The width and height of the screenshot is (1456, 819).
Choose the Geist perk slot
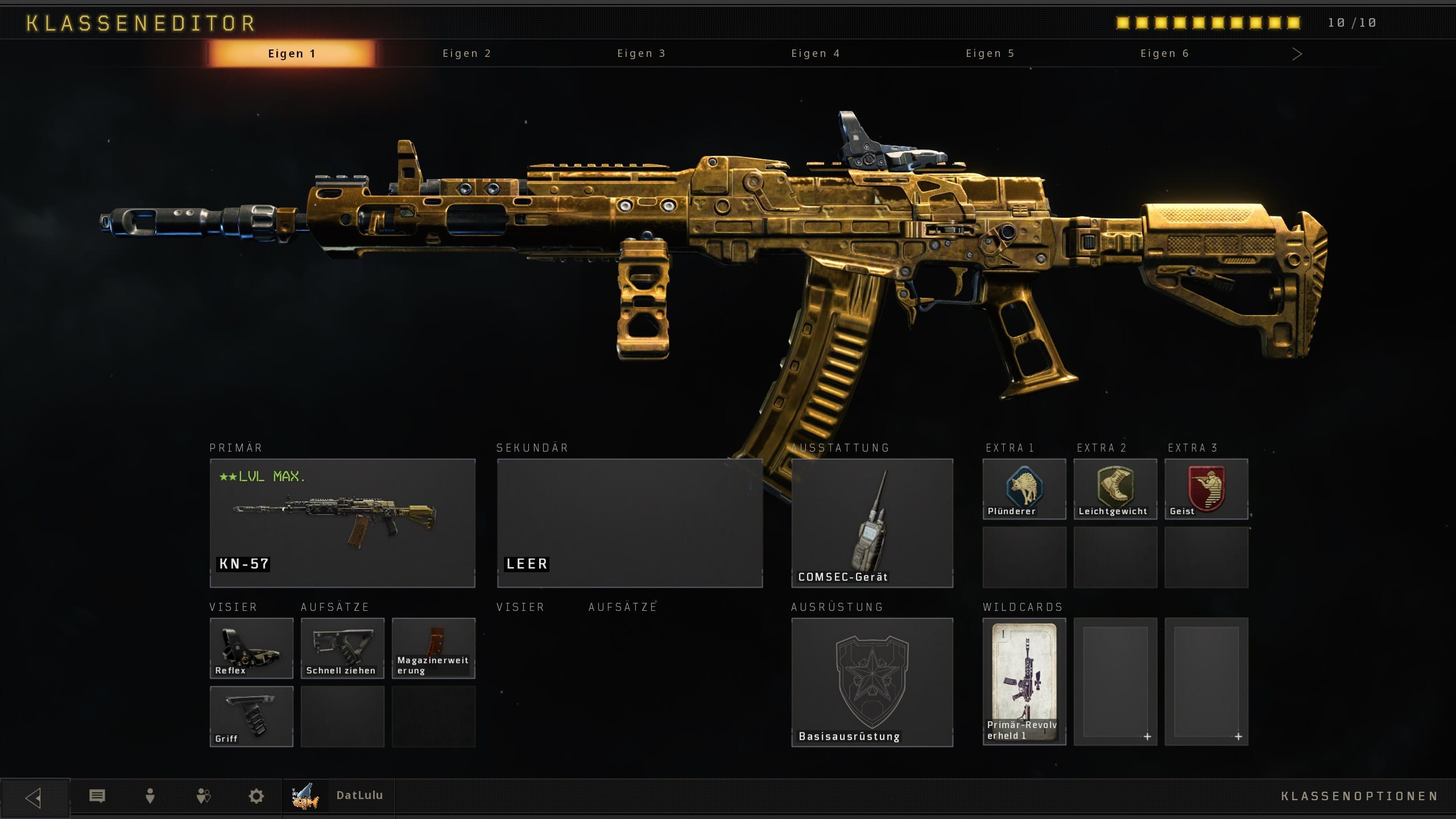click(1206, 489)
